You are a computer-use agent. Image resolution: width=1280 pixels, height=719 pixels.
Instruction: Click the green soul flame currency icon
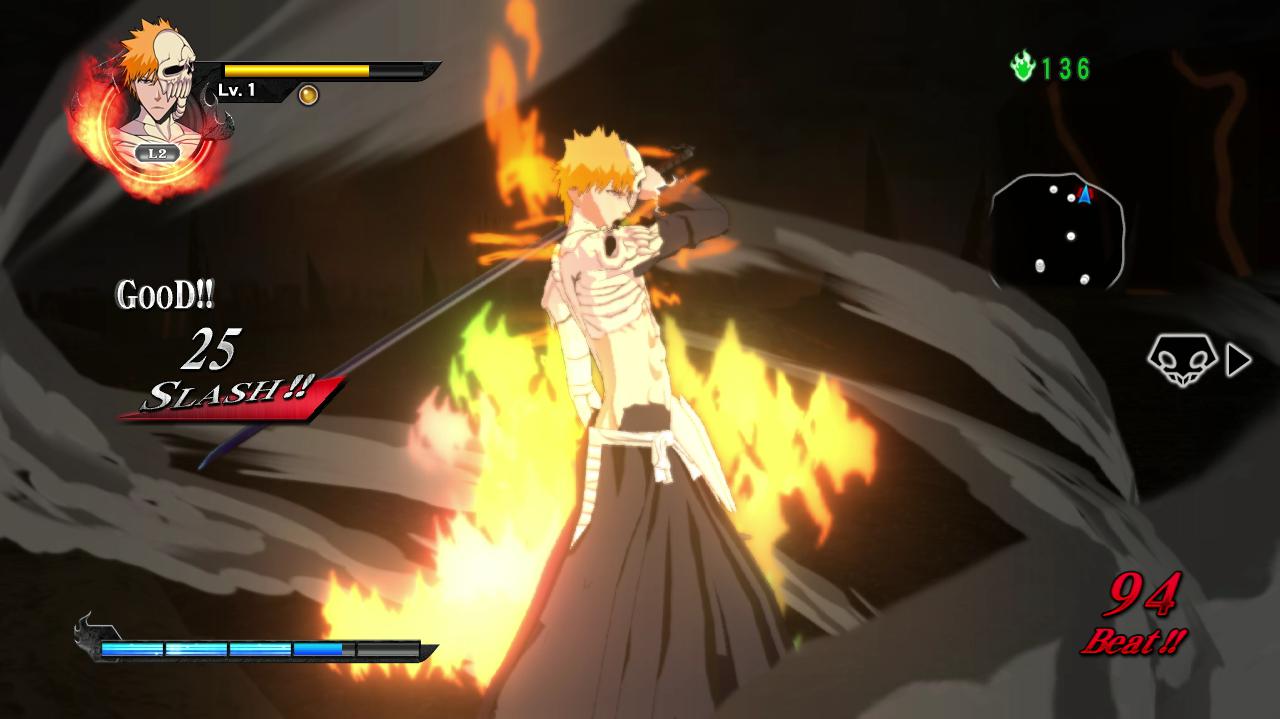1022,68
